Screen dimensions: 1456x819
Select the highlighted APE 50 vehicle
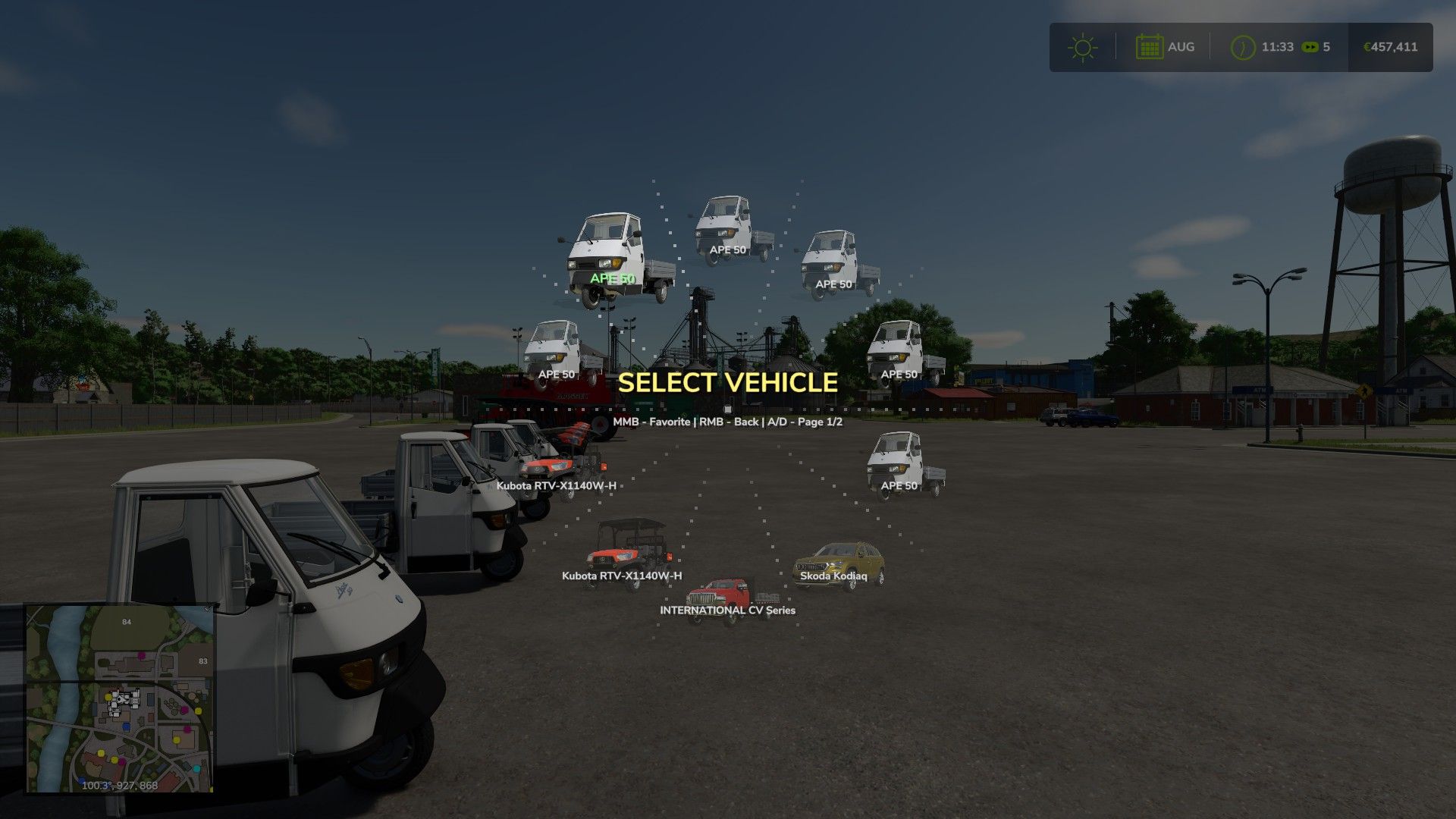614,258
